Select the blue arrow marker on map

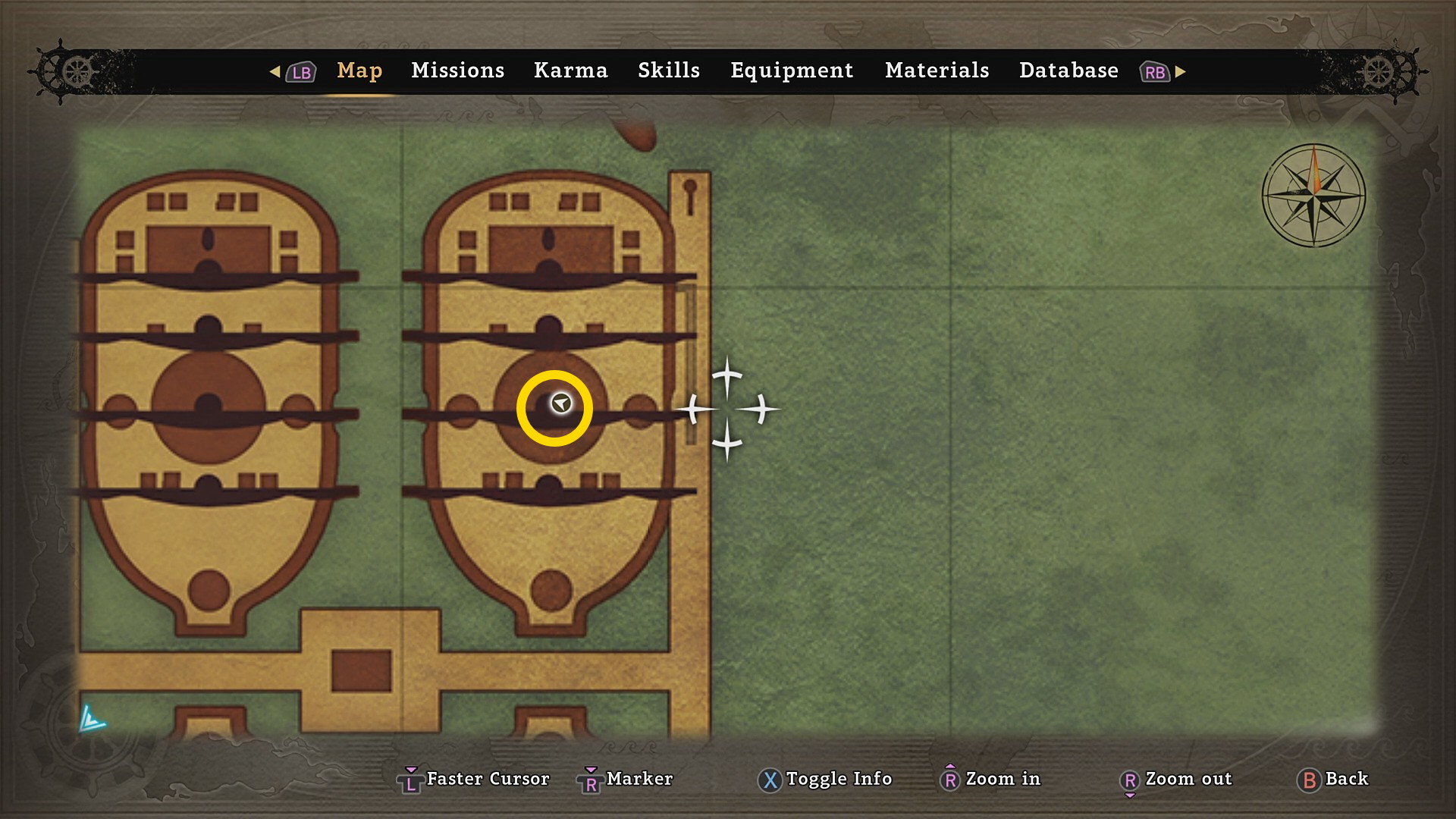(x=92, y=719)
